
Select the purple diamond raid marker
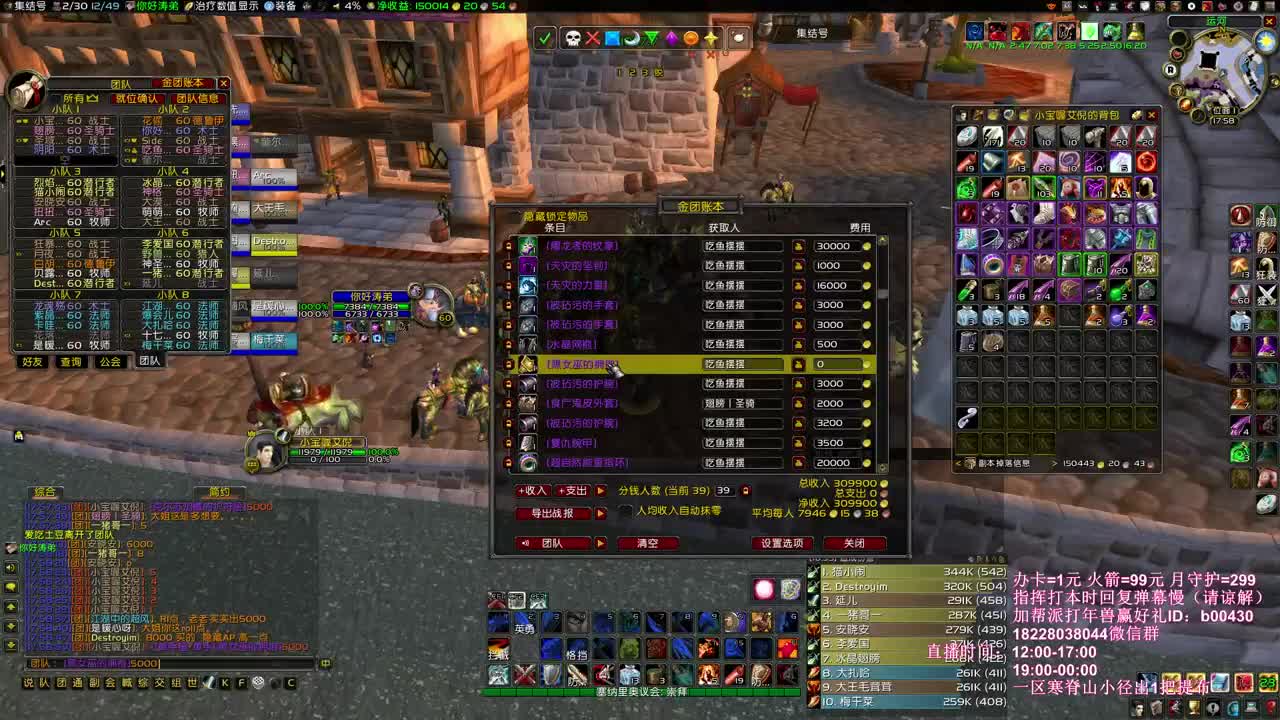click(x=670, y=38)
